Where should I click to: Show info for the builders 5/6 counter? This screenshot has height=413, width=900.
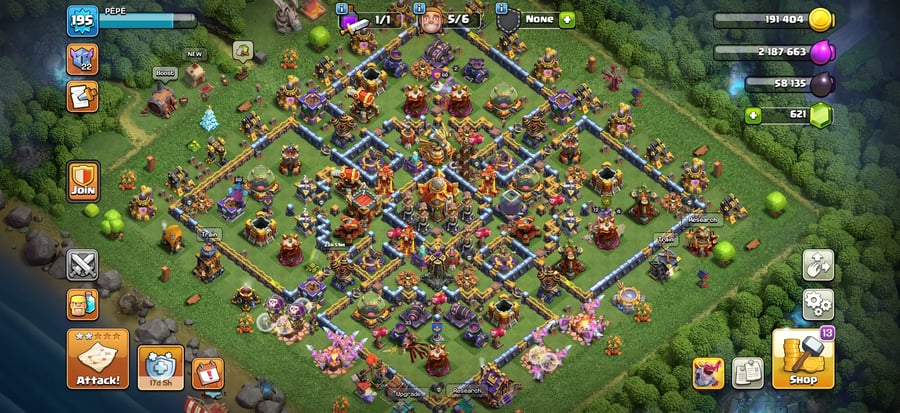[447, 20]
